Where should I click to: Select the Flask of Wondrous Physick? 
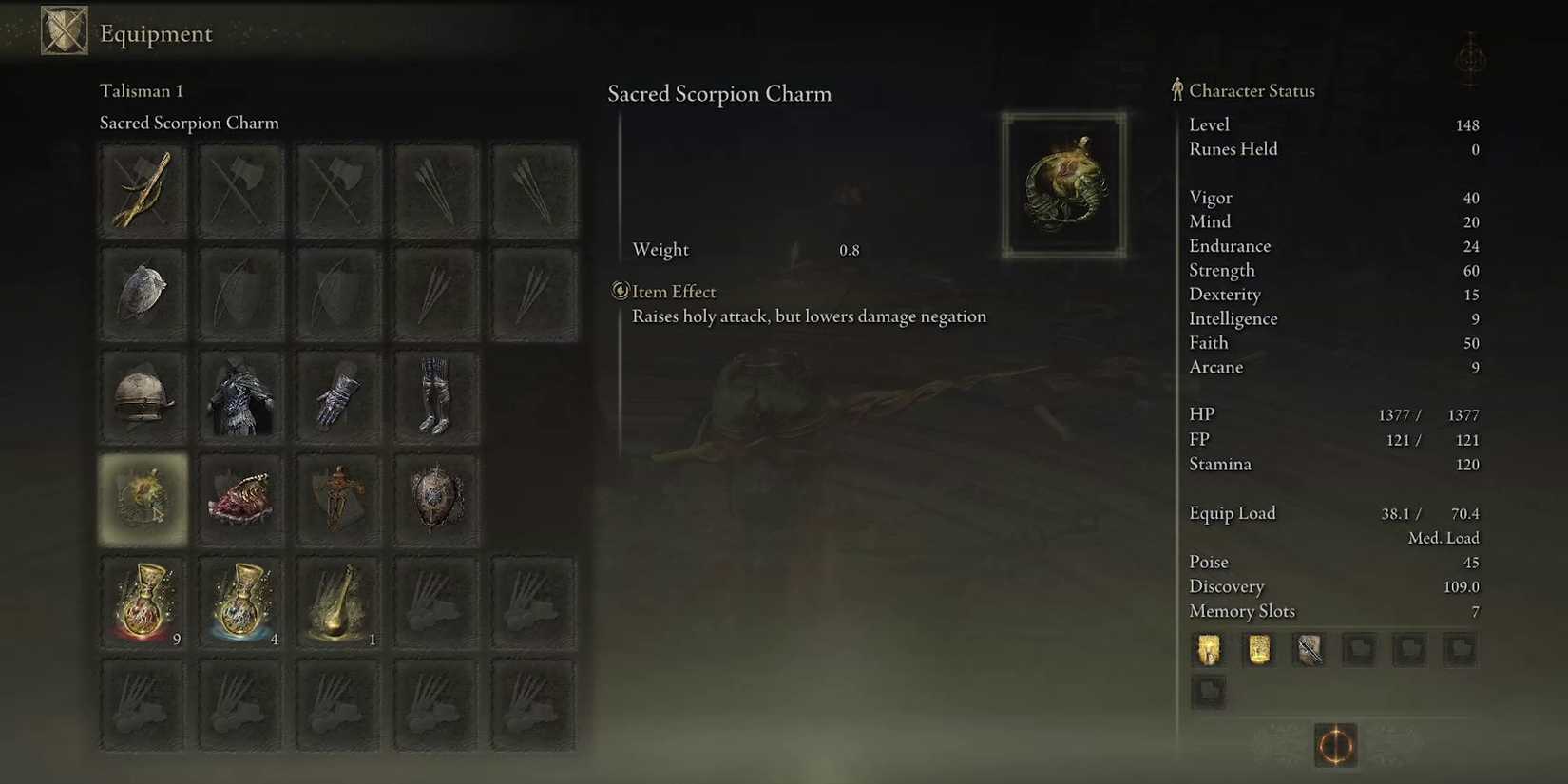tap(338, 601)
